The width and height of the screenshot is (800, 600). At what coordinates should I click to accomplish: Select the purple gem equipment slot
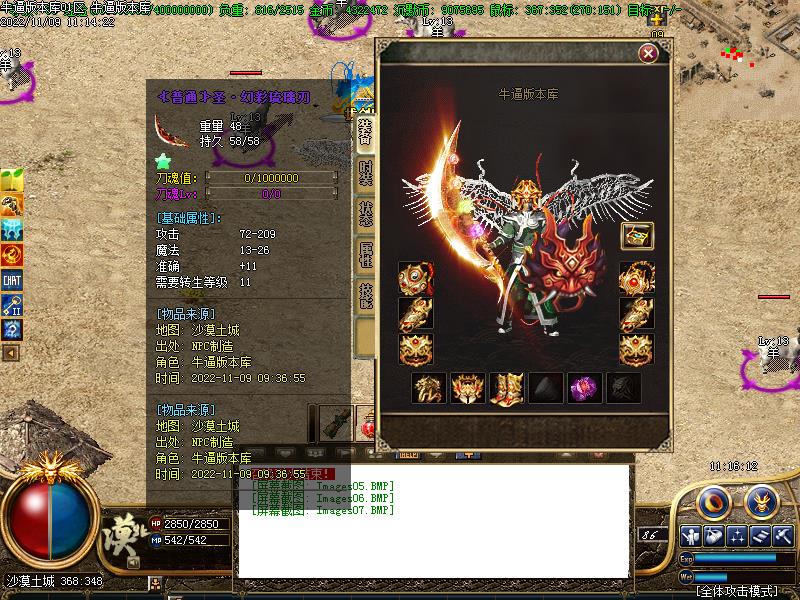pyautogui.click(x=584, y=388)
